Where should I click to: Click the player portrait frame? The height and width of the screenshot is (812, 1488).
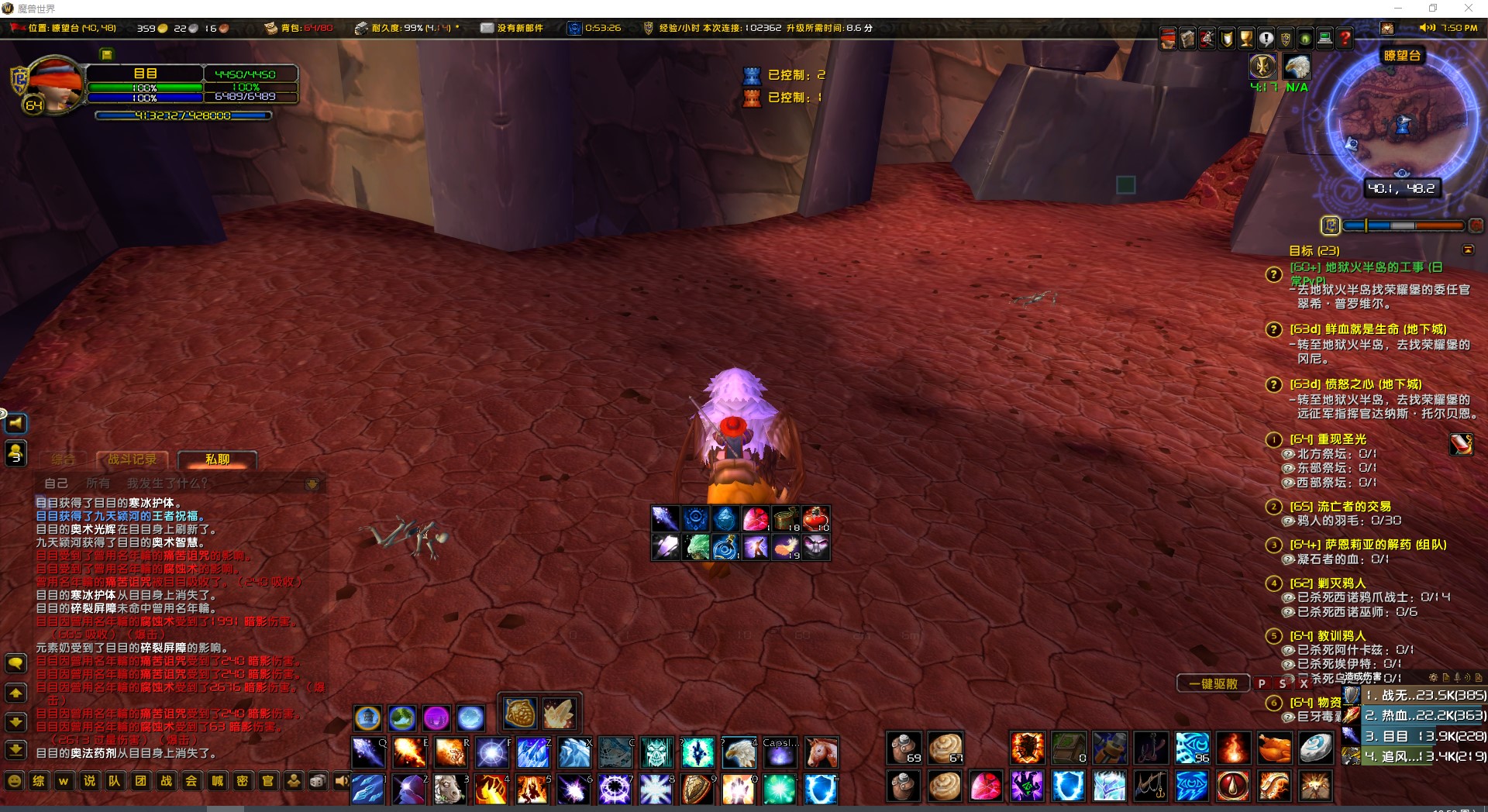pos(53,85)
